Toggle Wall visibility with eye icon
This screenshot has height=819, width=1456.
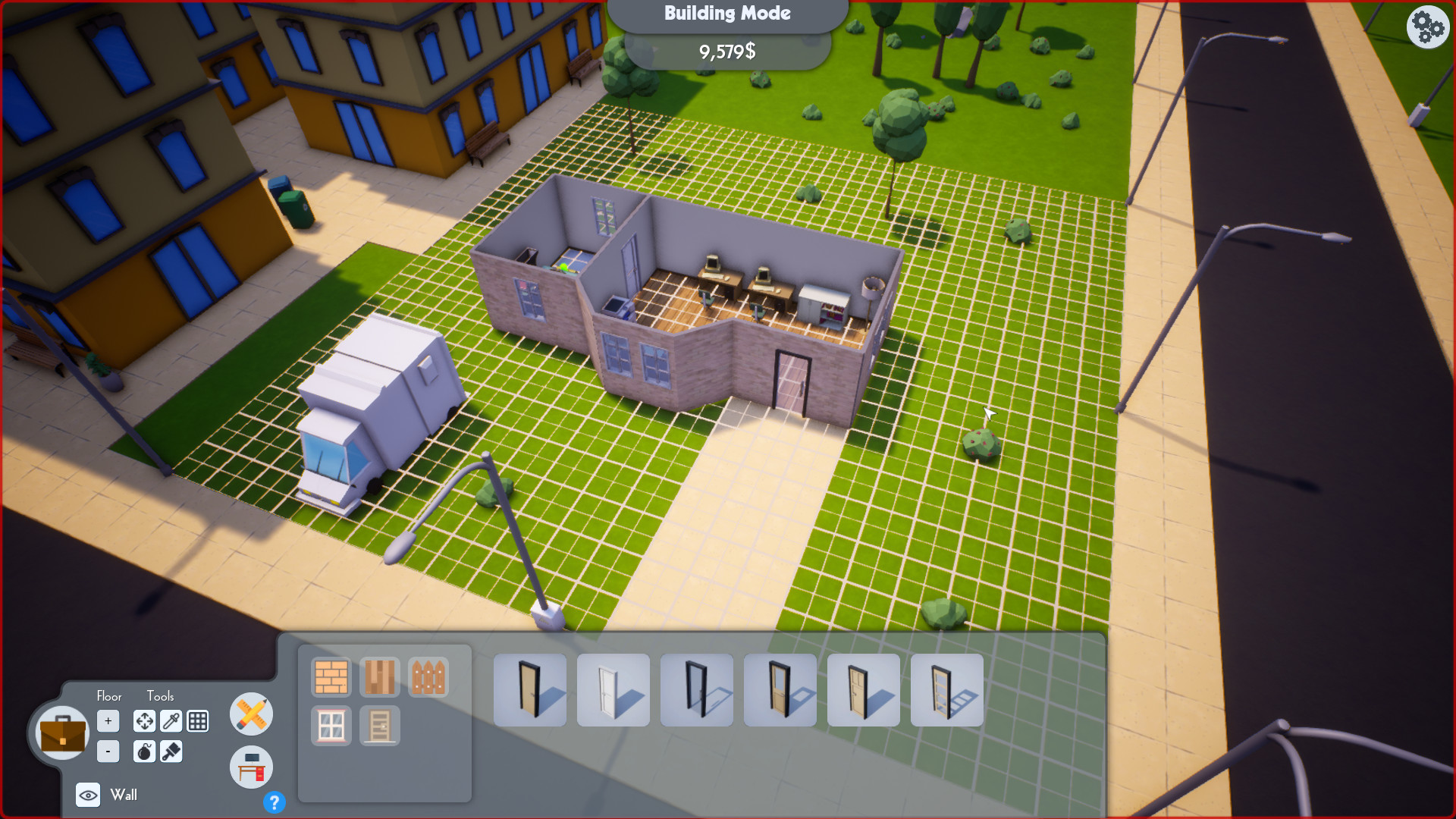click(x=89, y=795)
